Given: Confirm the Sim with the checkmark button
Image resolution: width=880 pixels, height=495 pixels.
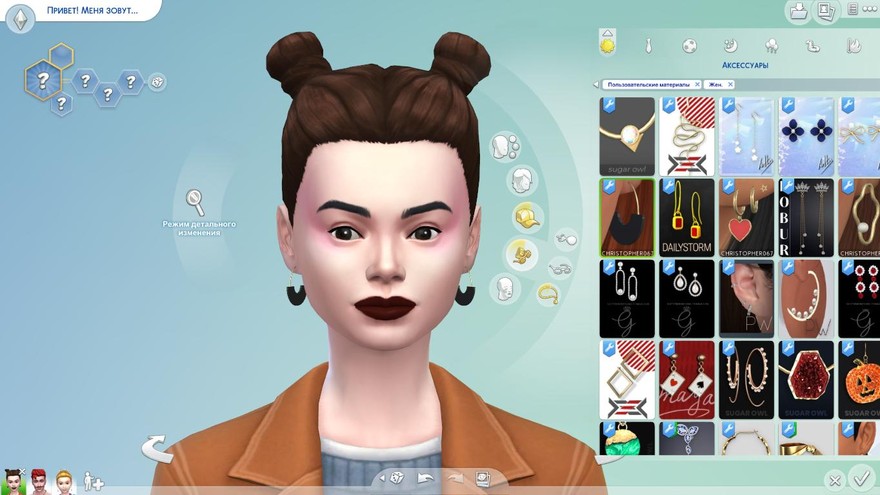Looking at the screenshot, I should (858, 478).
